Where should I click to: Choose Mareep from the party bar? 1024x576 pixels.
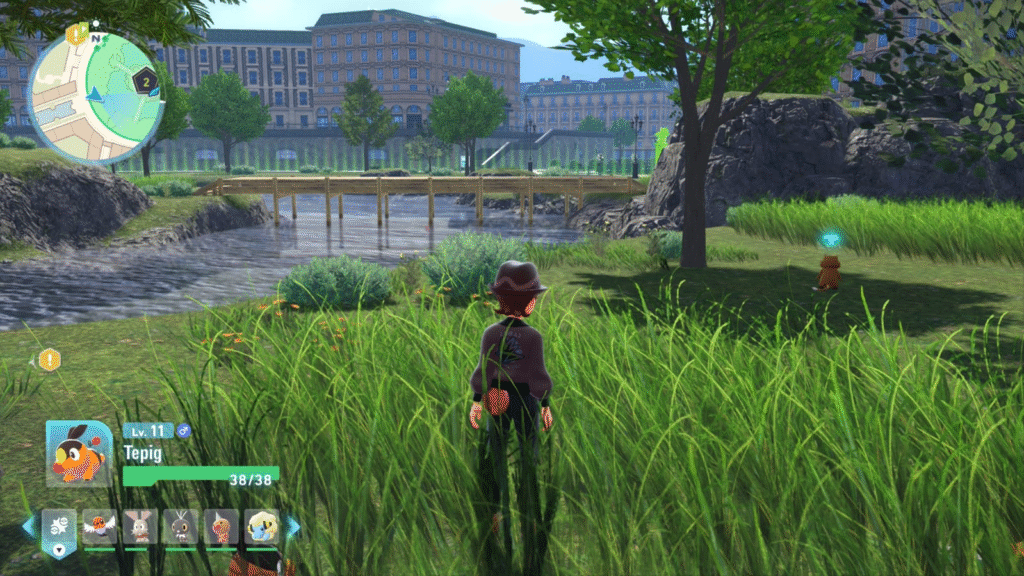[262, 526]
